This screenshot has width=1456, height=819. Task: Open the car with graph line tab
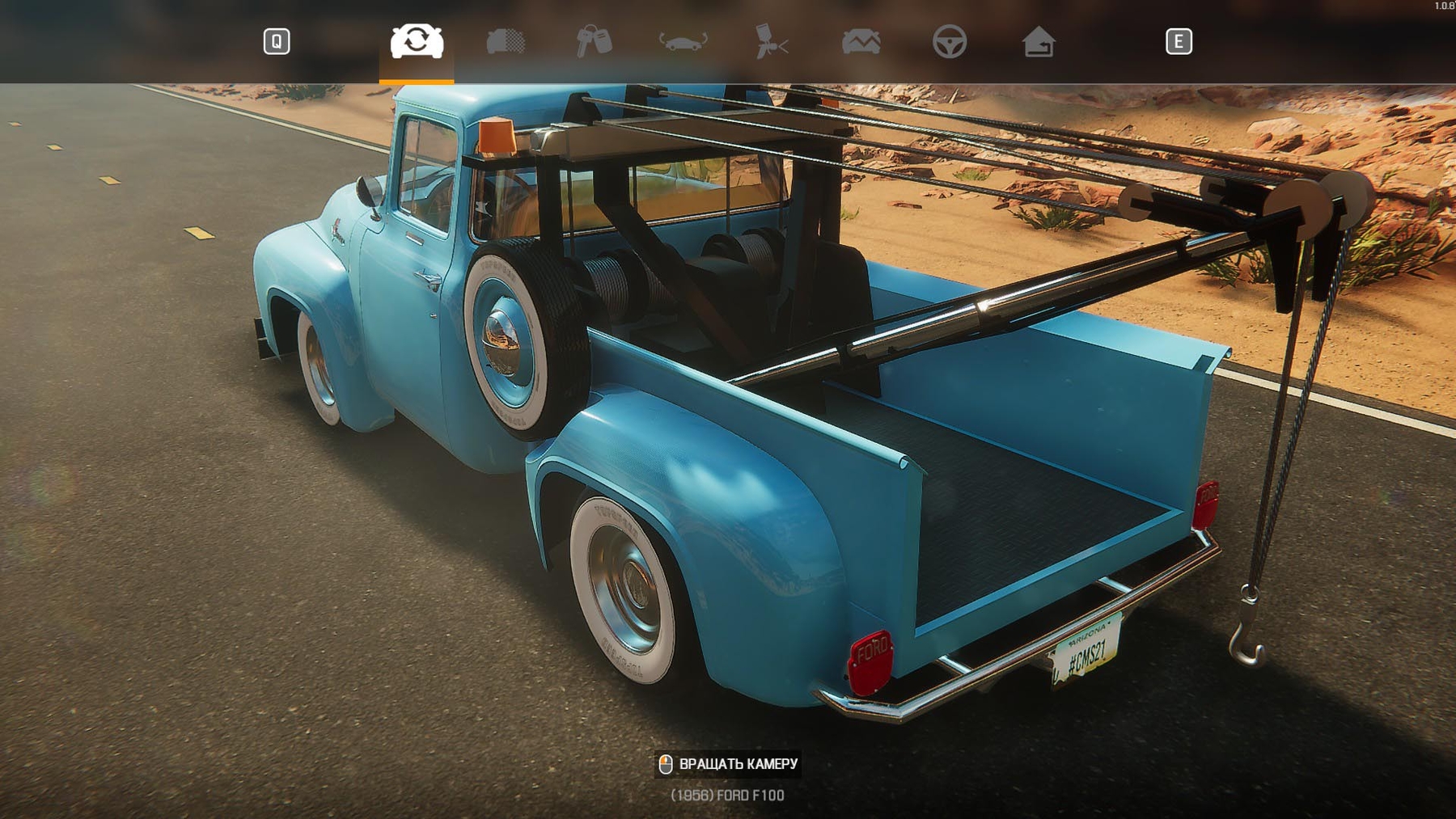click(861, 41)
